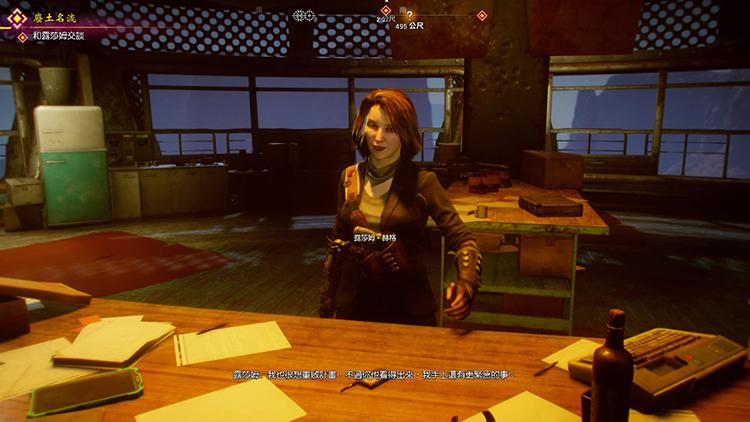Click the question mark compass marker
The image size is (750, 422).
coord(408,15)
